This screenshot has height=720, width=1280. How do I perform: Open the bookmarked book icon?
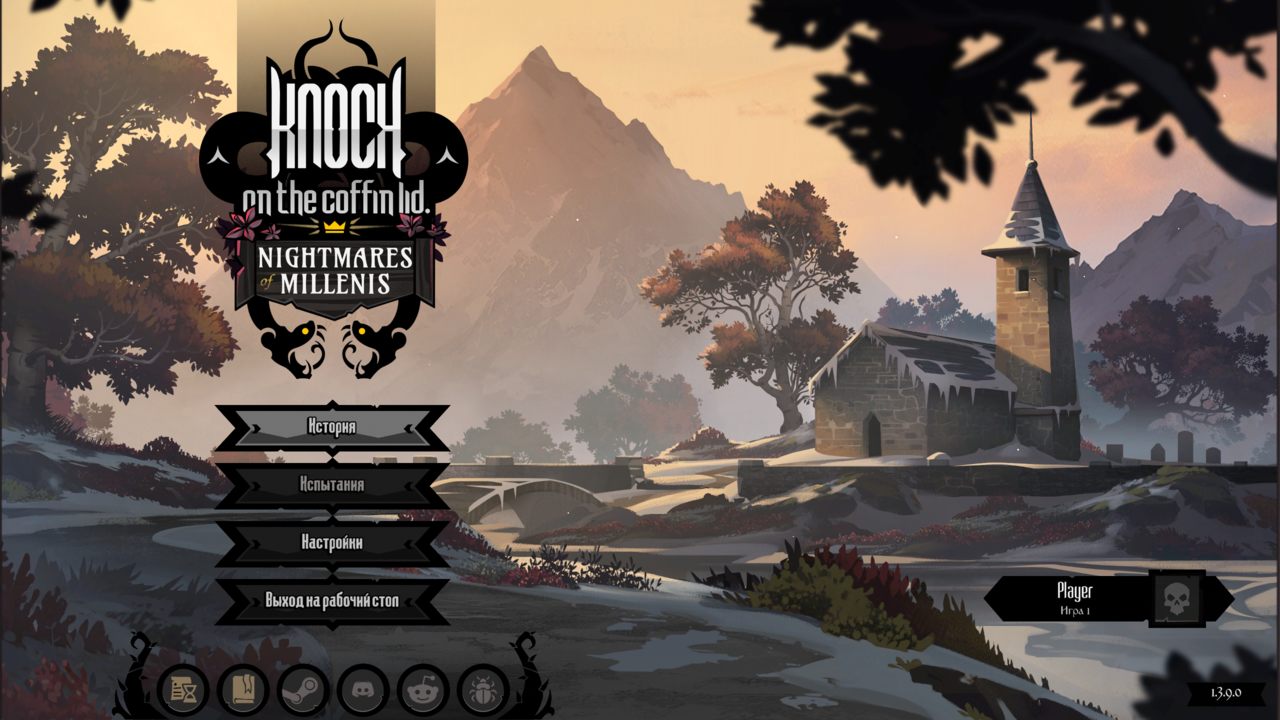point(243,690)
